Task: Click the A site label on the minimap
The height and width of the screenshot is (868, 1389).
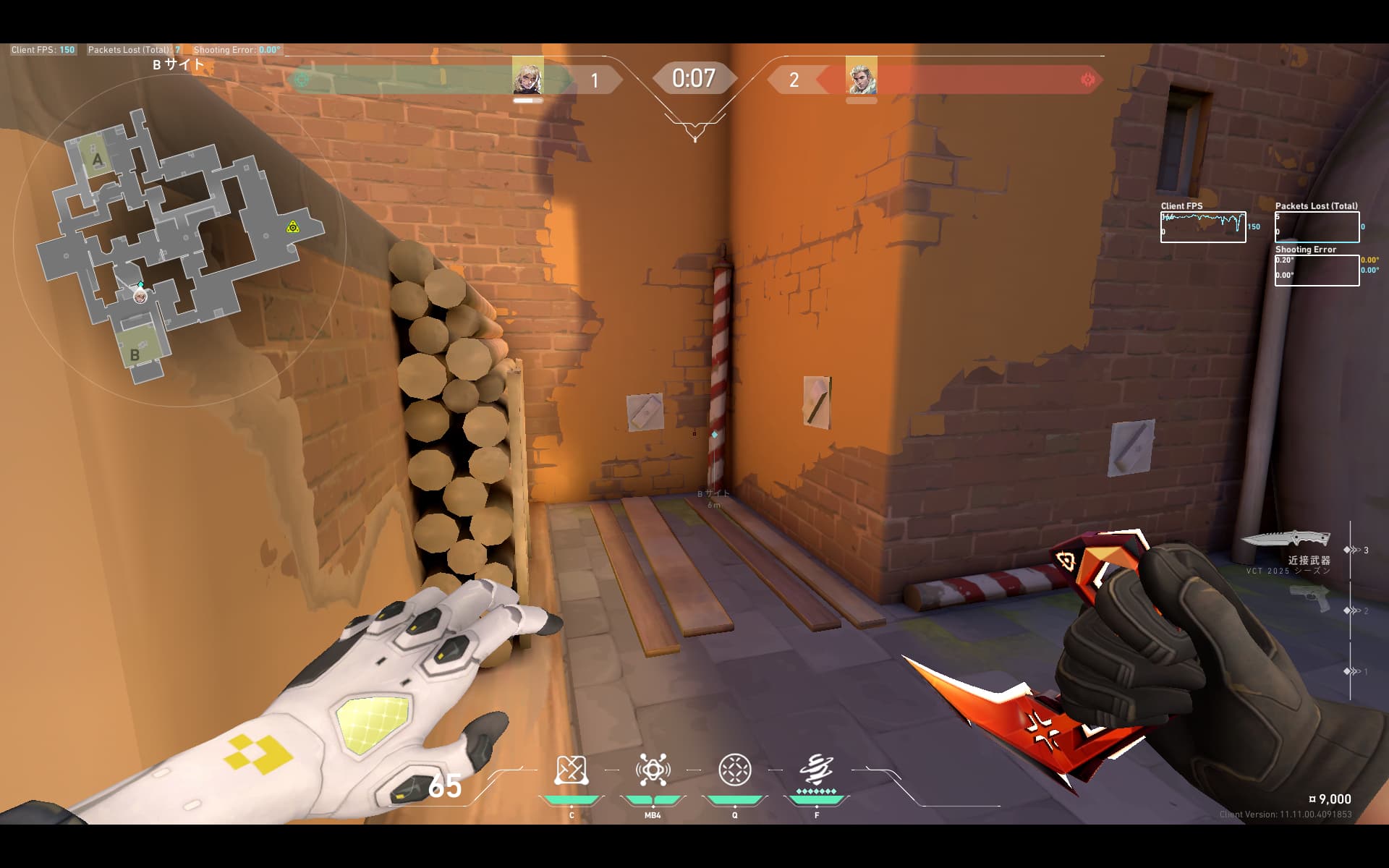Action: click(98, 160)
